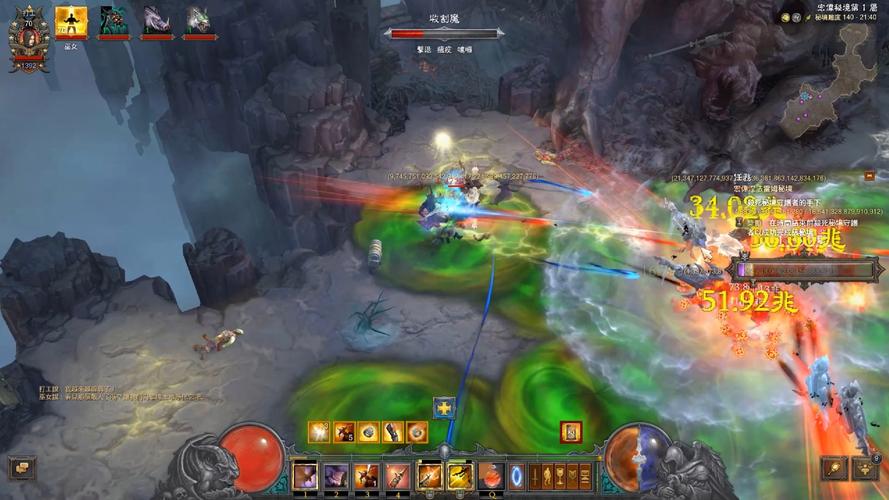Open the blue town portal
889x500 pixels.
(x=516, y=474)
